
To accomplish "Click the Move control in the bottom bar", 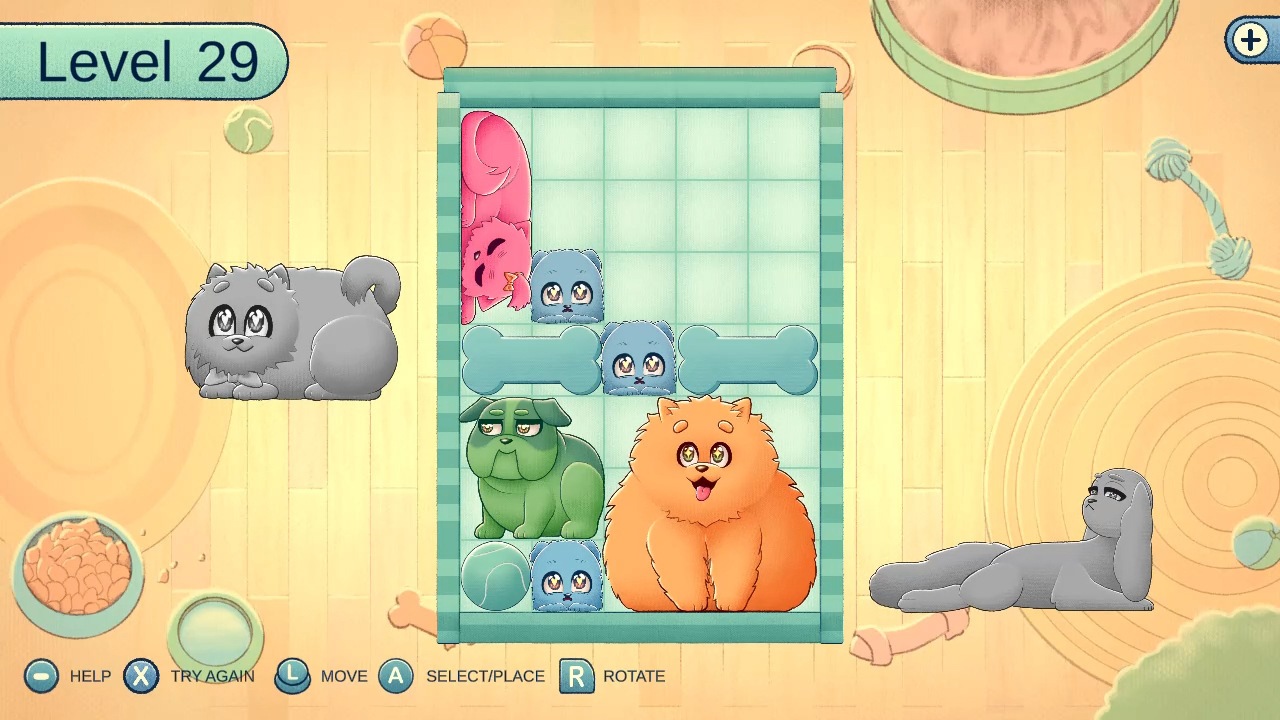I will [293, 676].
